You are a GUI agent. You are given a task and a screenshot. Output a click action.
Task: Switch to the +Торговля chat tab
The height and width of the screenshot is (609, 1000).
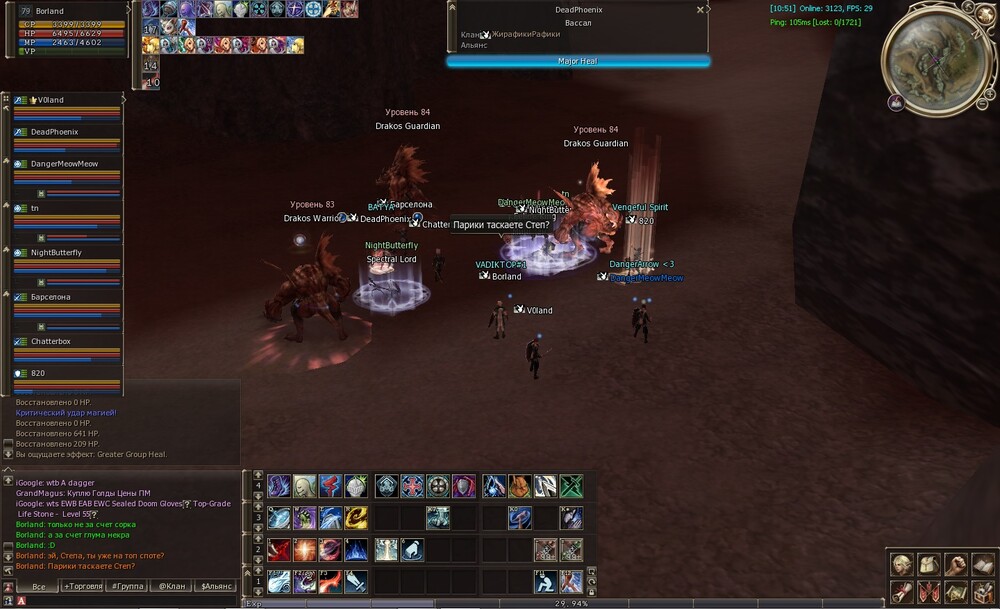pos(82,586)
